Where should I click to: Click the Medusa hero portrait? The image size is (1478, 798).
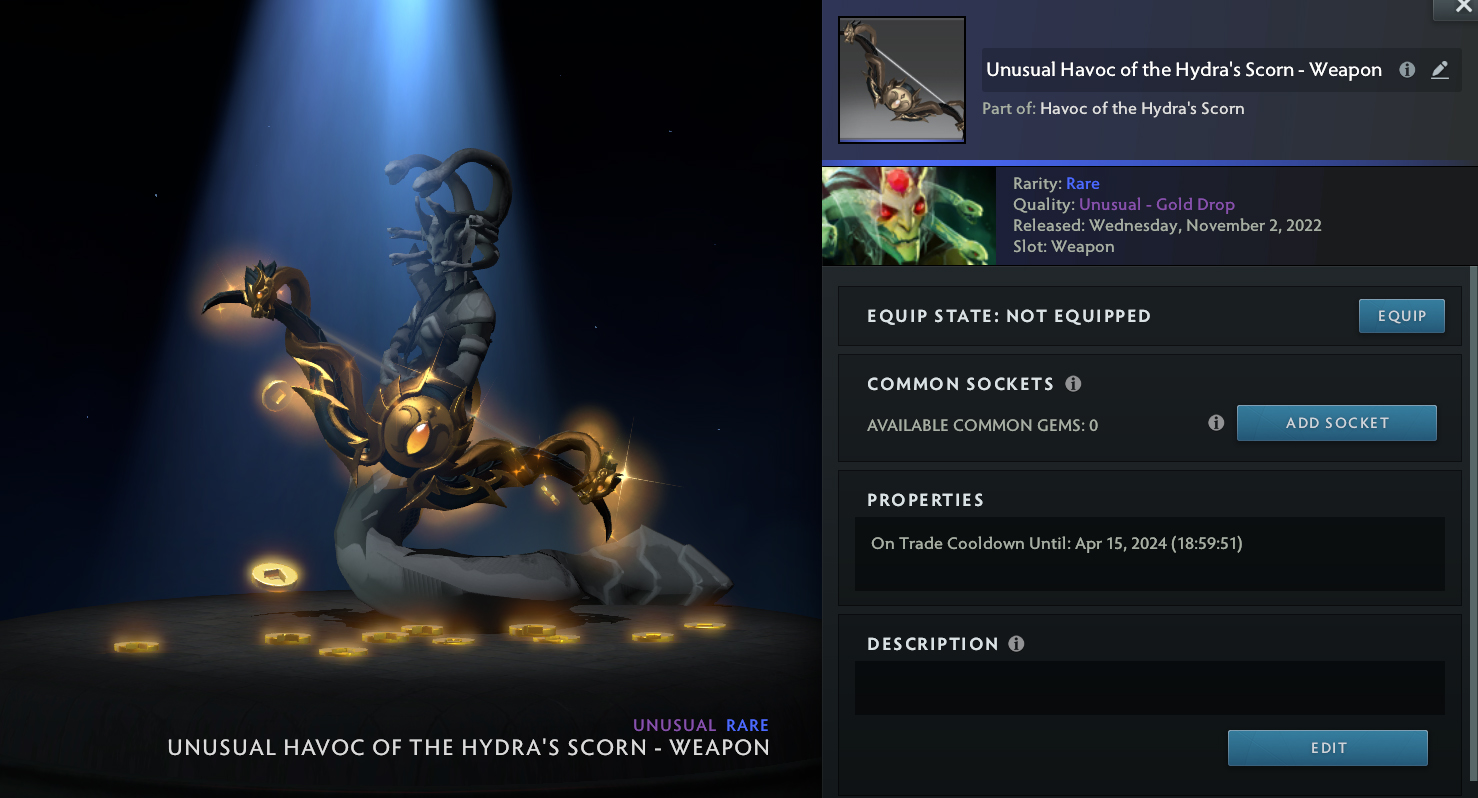coord(908,216)
